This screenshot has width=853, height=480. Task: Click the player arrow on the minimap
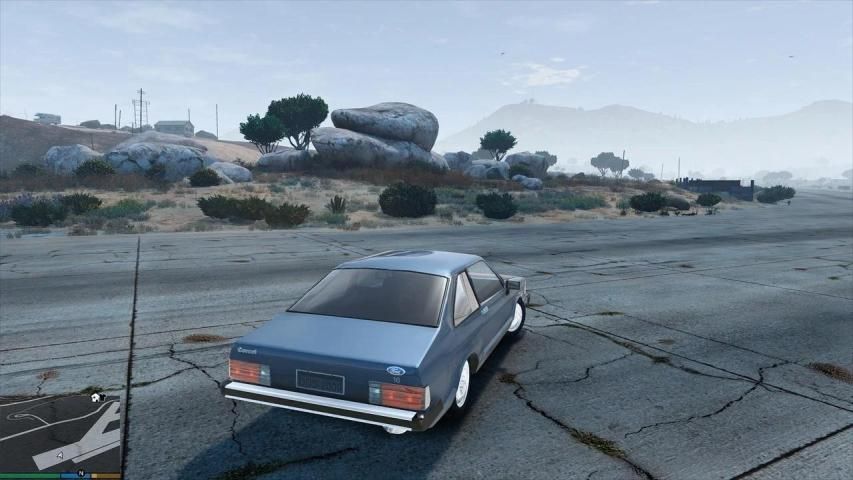tap(59, 455)
